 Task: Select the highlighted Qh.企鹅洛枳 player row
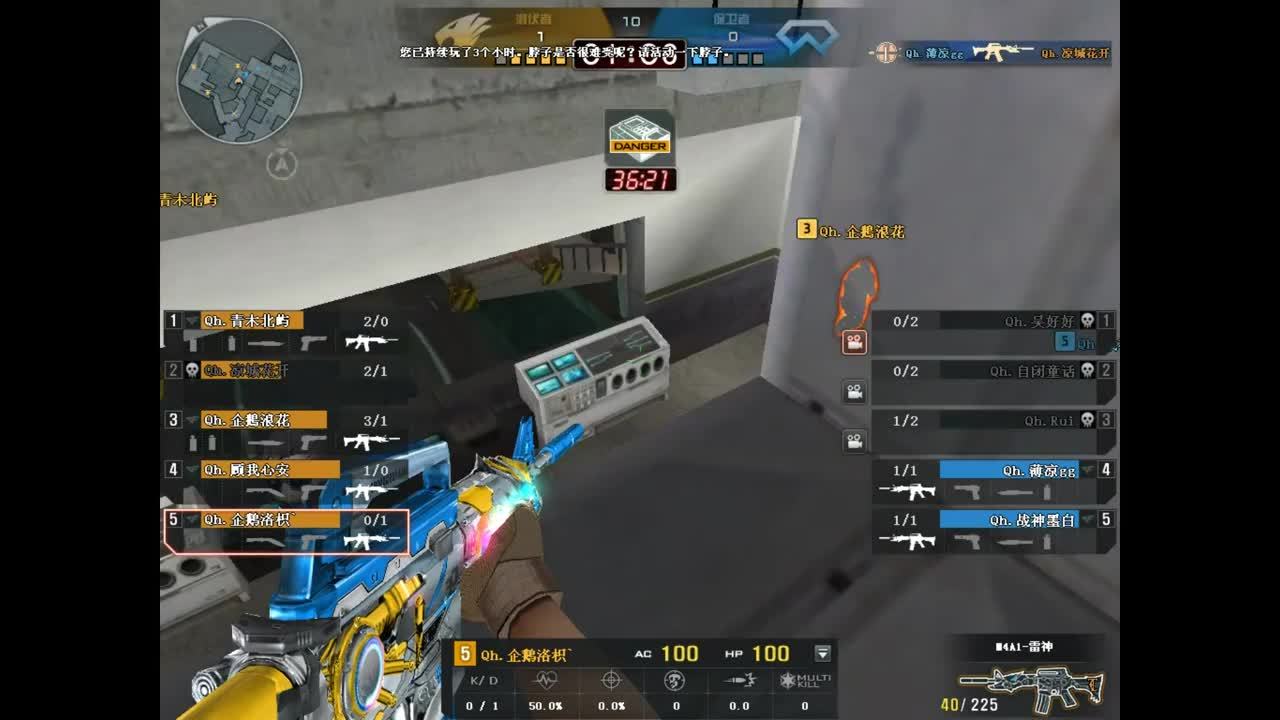coord(286,531)
